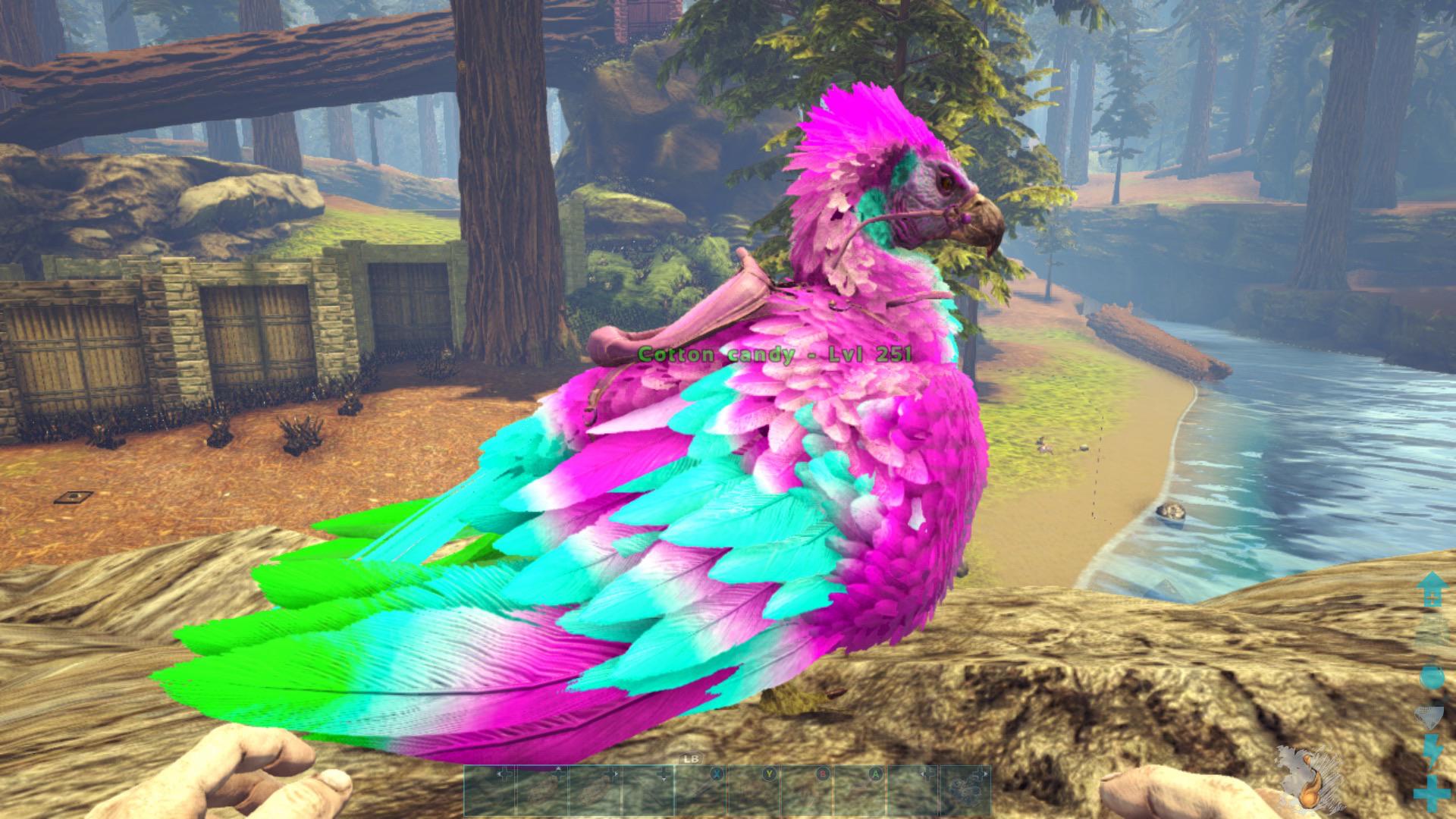1456x819 pixels.
Task: Click the blue level-up arrow icon
Action: (x=1432, y=591)
